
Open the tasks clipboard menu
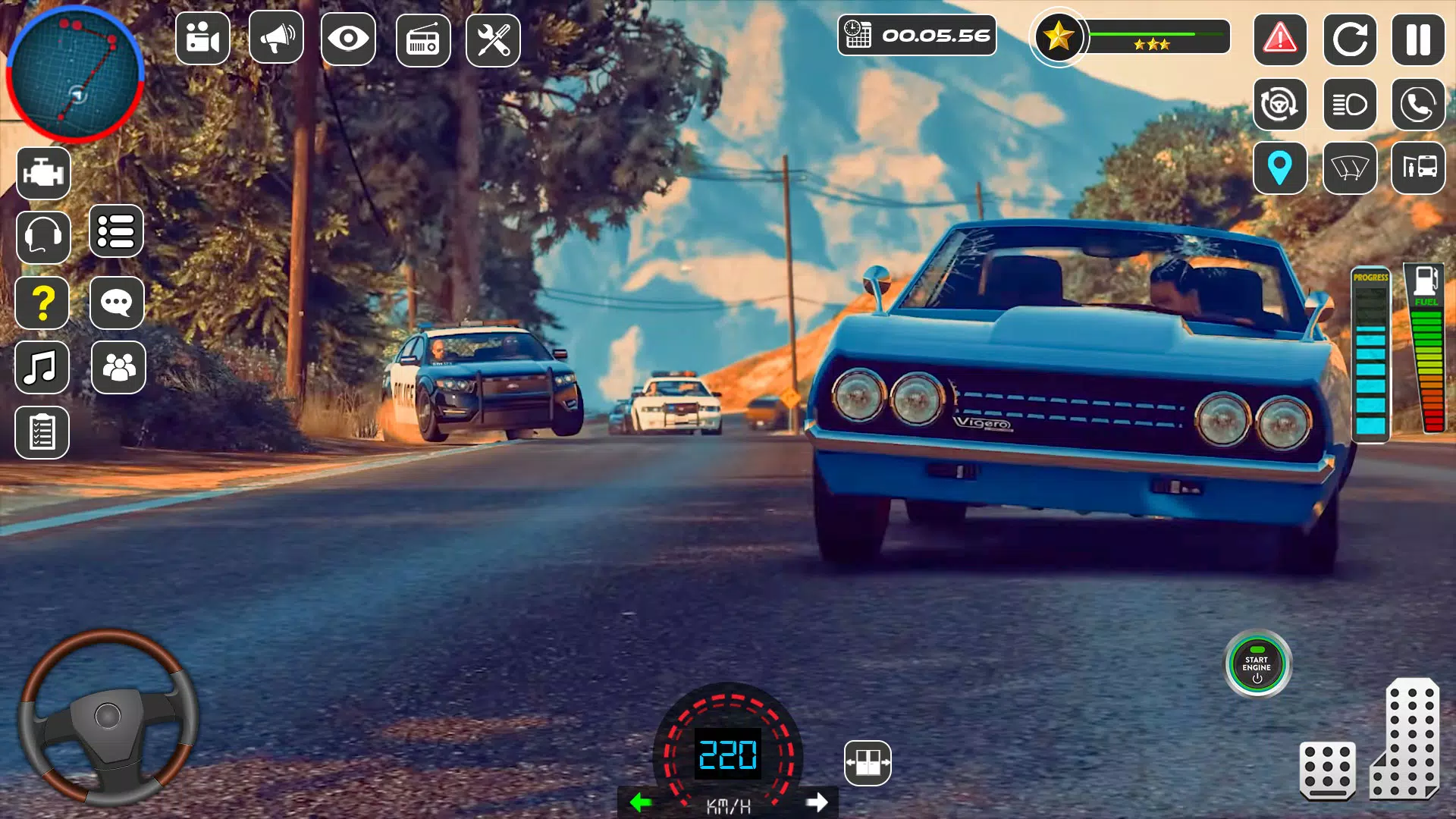(x=42, y=433)
